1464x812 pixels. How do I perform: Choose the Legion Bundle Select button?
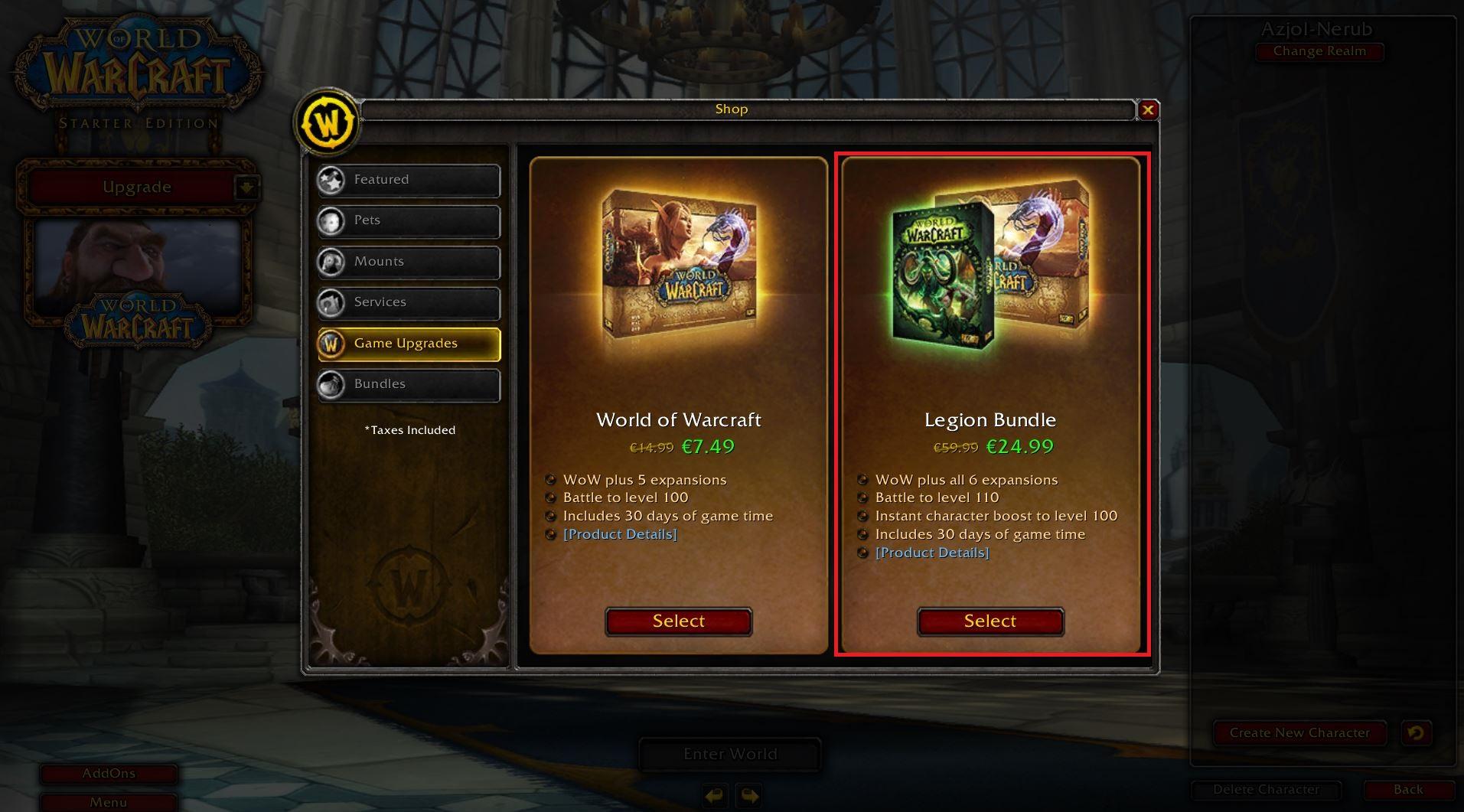tap(990, 621)
